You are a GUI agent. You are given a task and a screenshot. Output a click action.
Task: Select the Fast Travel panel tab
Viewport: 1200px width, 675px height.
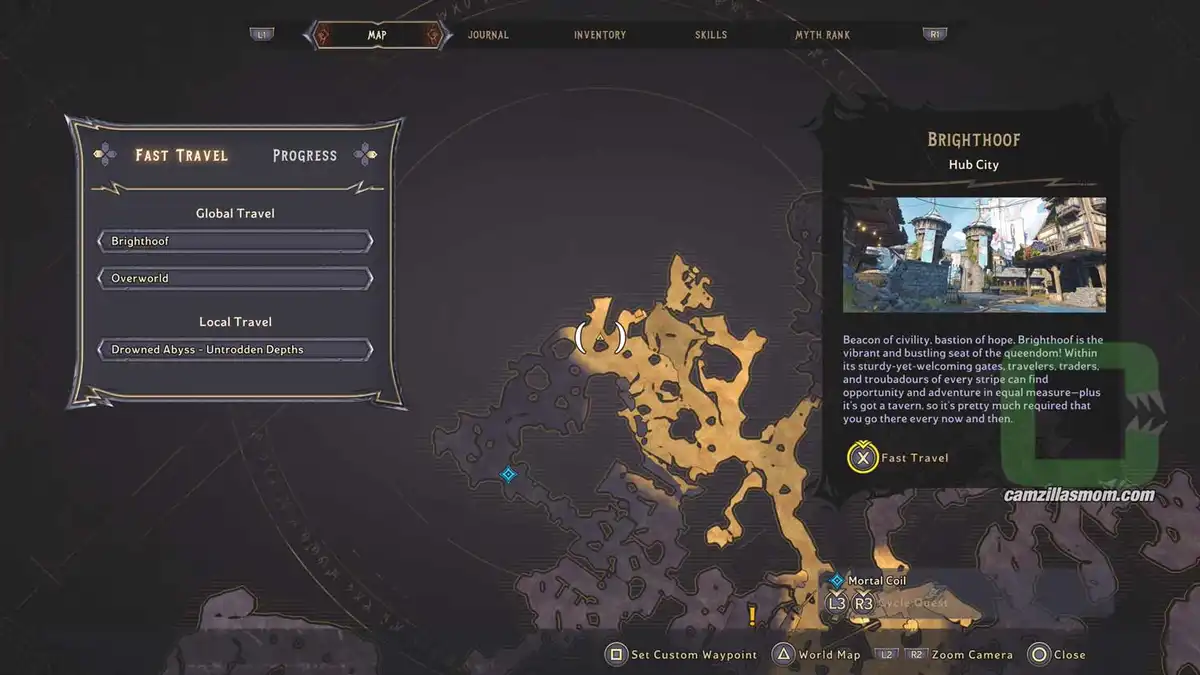pyautogui.click(x=182, y=155)
